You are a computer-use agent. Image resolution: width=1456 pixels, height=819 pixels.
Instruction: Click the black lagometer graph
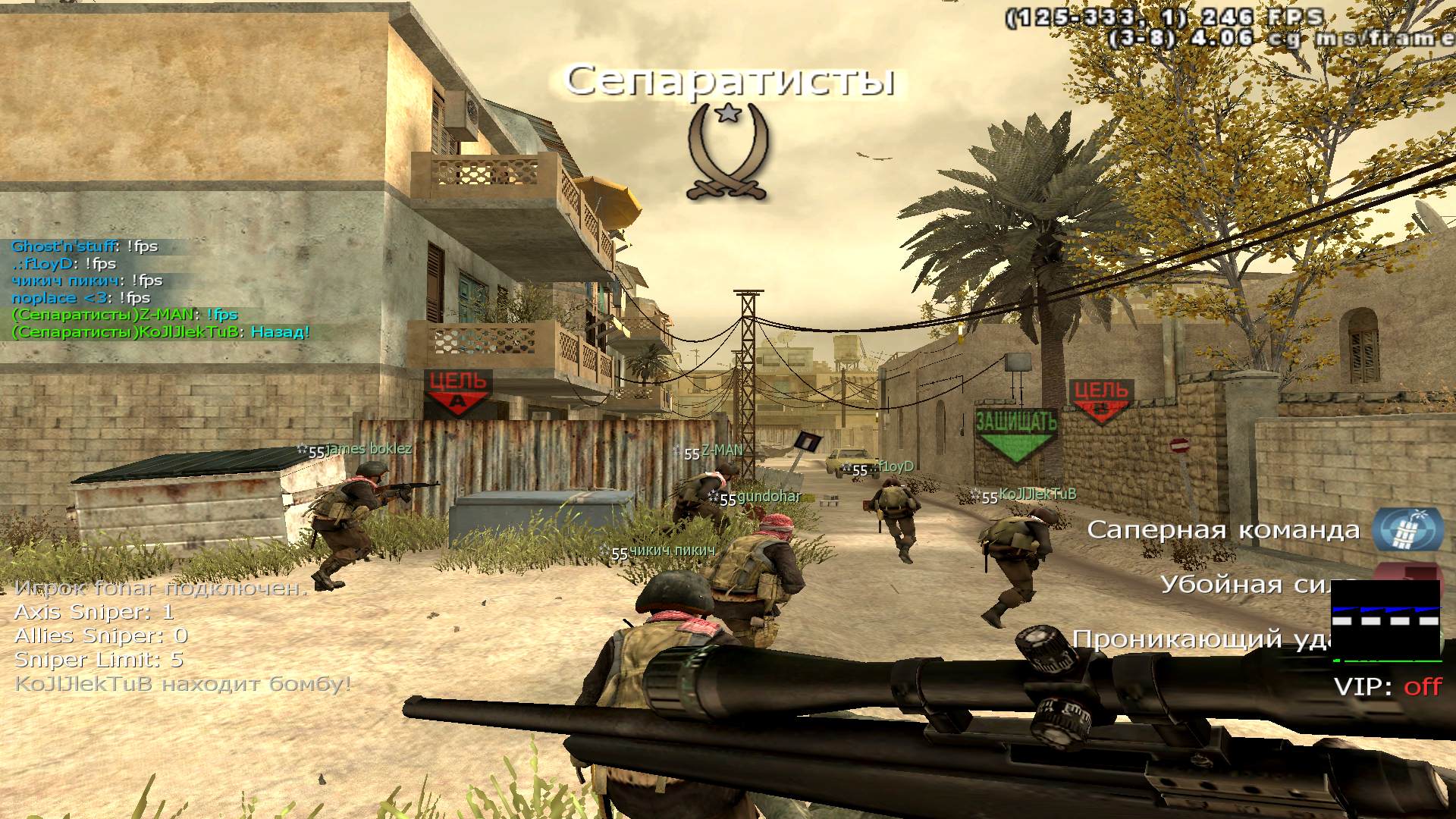[x=1385, y=620]
